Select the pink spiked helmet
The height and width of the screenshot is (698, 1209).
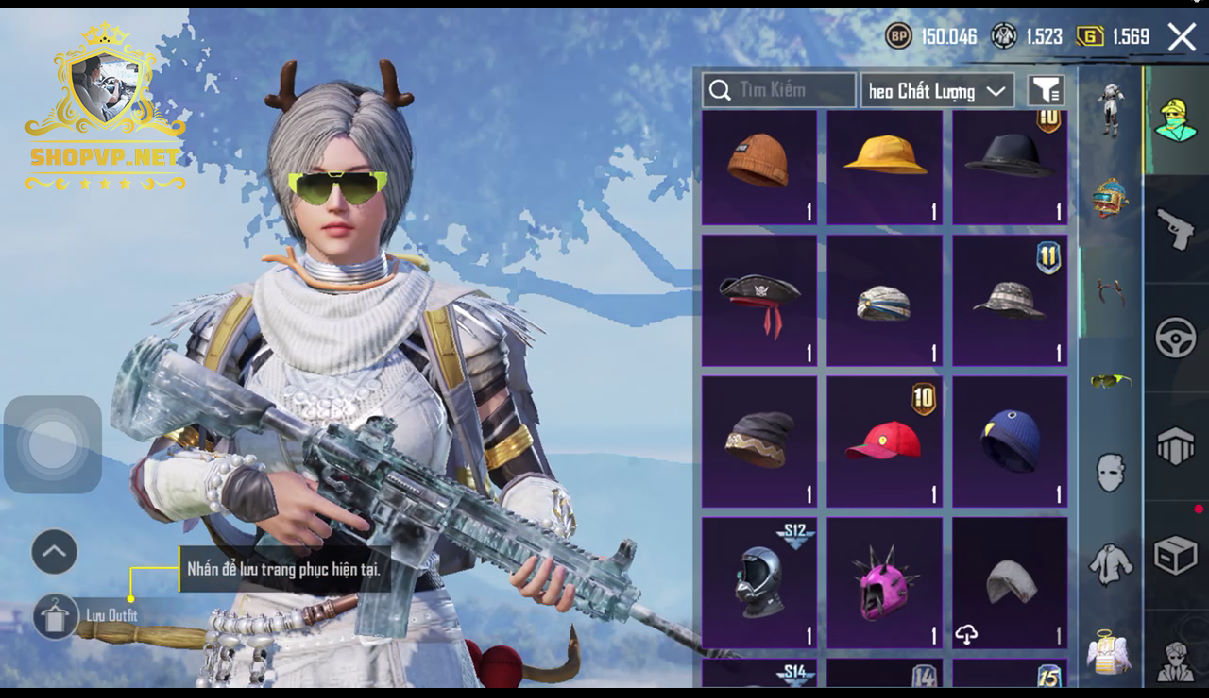(885, 582)
